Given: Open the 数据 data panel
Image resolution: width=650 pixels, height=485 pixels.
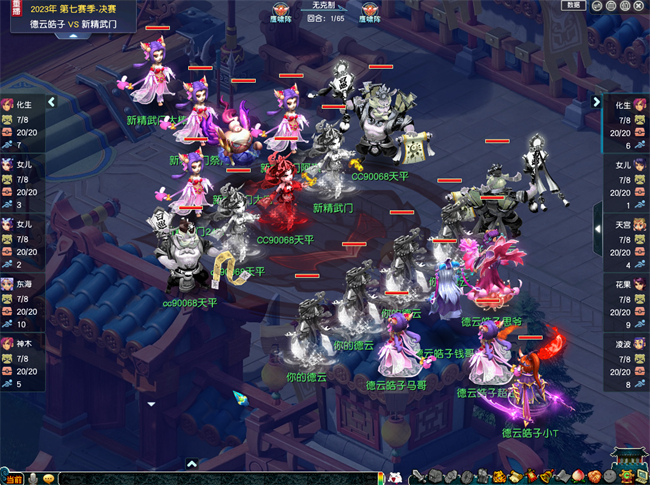Looking at the screenshot, I should pyautogui.click(x=573, y=5).
